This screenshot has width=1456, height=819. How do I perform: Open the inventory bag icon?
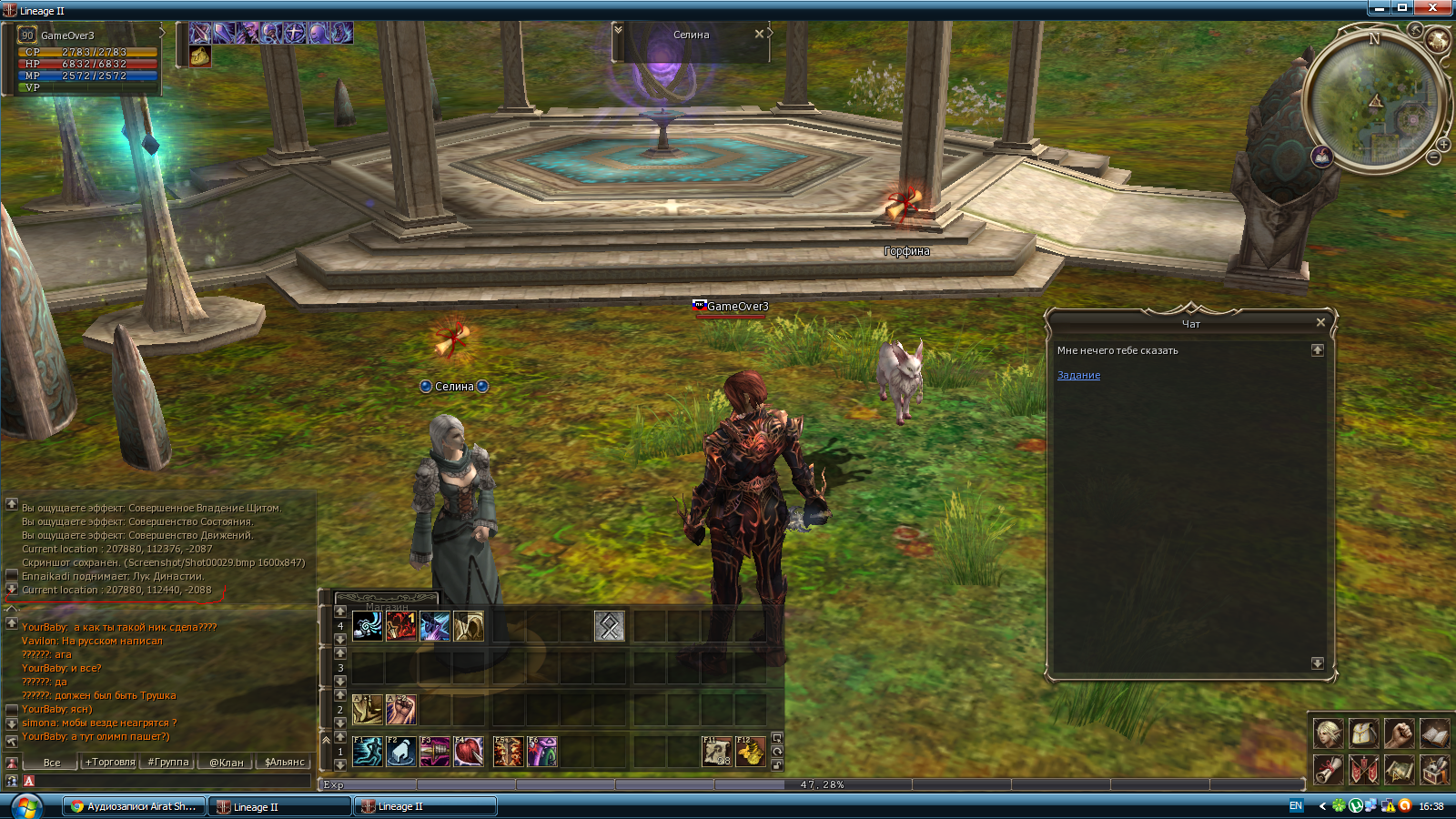tap(1363, 733)
